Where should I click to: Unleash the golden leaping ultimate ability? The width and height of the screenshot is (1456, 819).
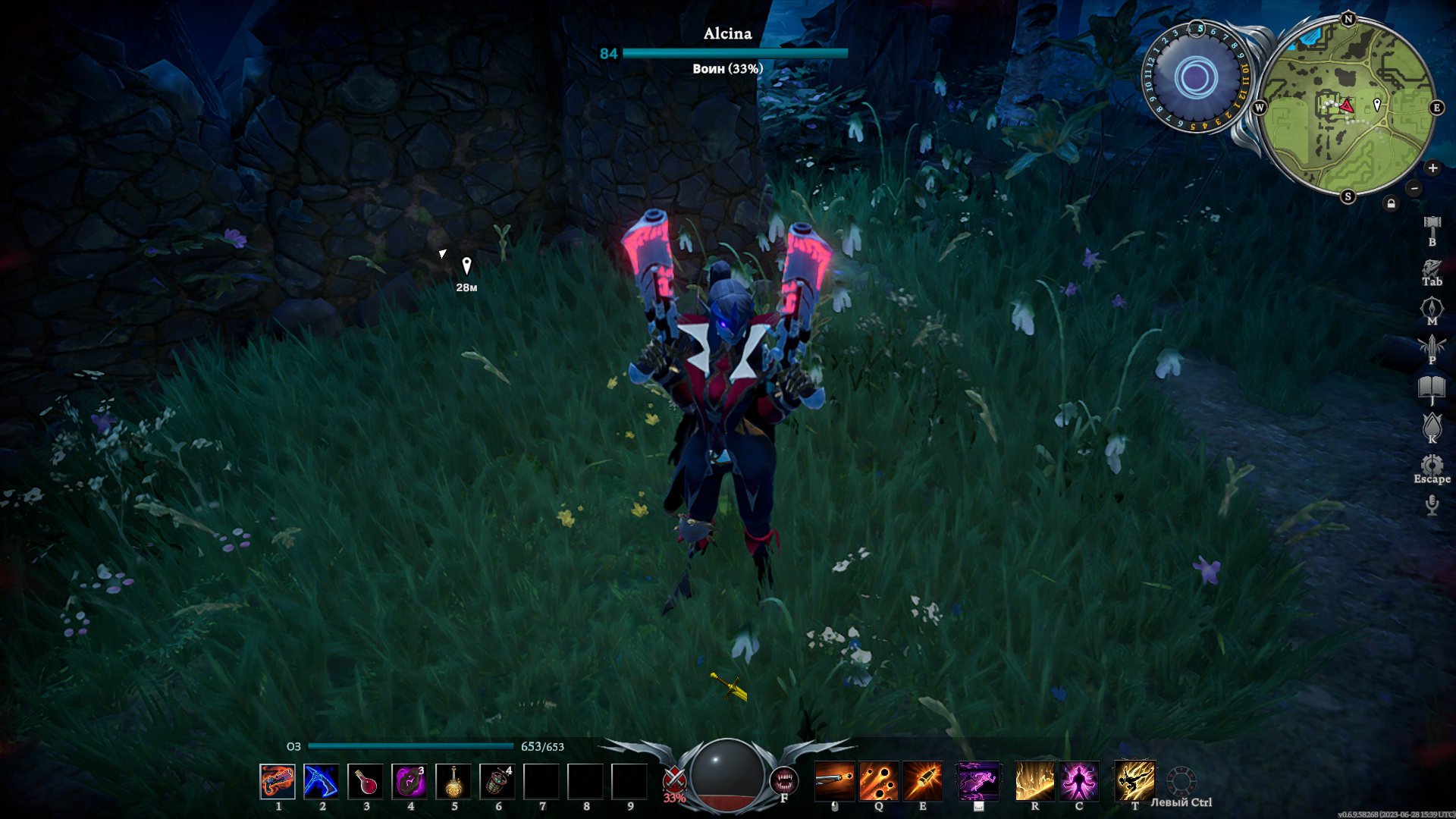1134,781
